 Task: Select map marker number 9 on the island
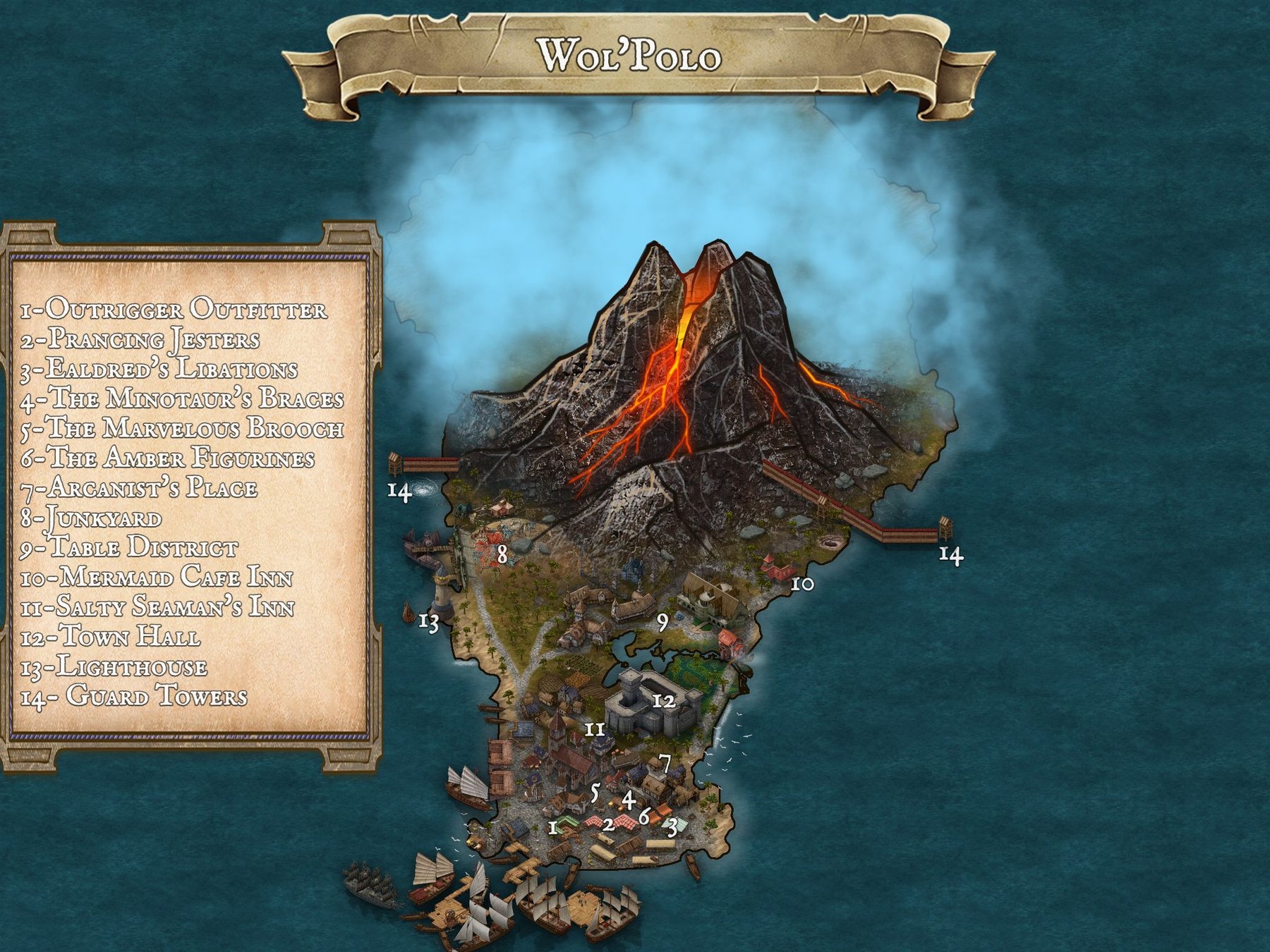tap(662, 623)
